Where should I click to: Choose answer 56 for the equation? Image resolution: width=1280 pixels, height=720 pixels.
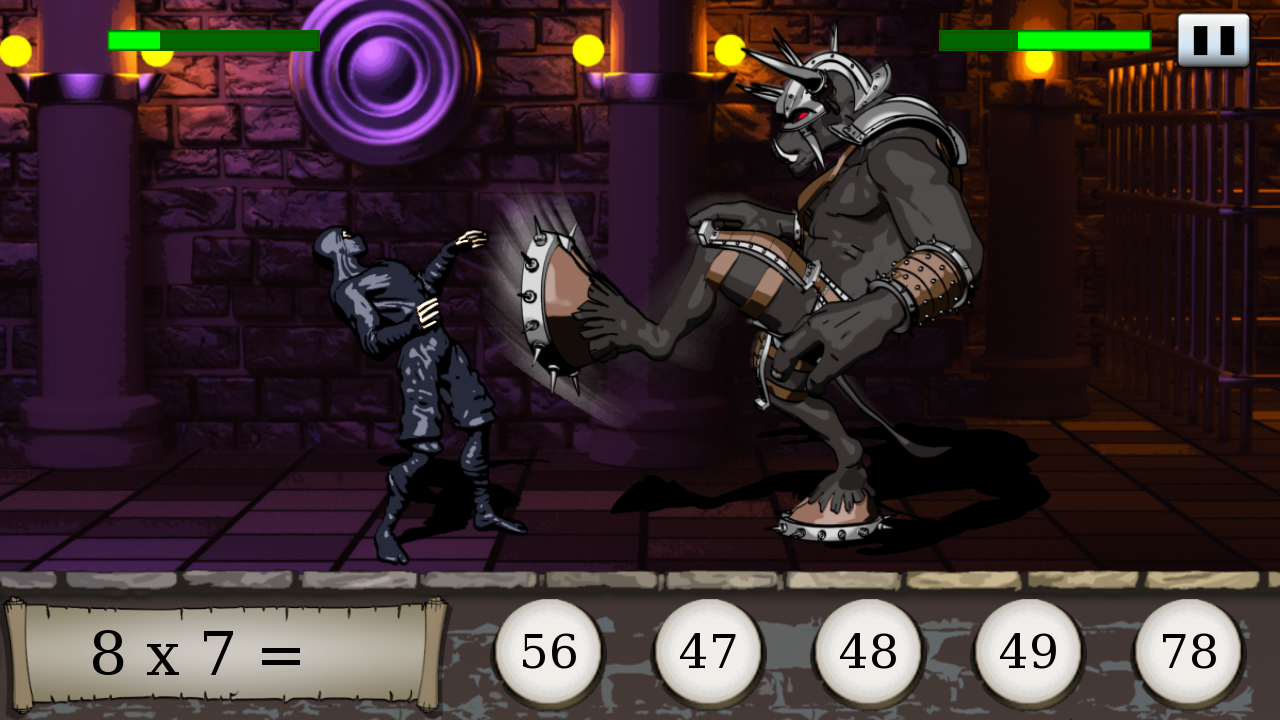(548, 652)
